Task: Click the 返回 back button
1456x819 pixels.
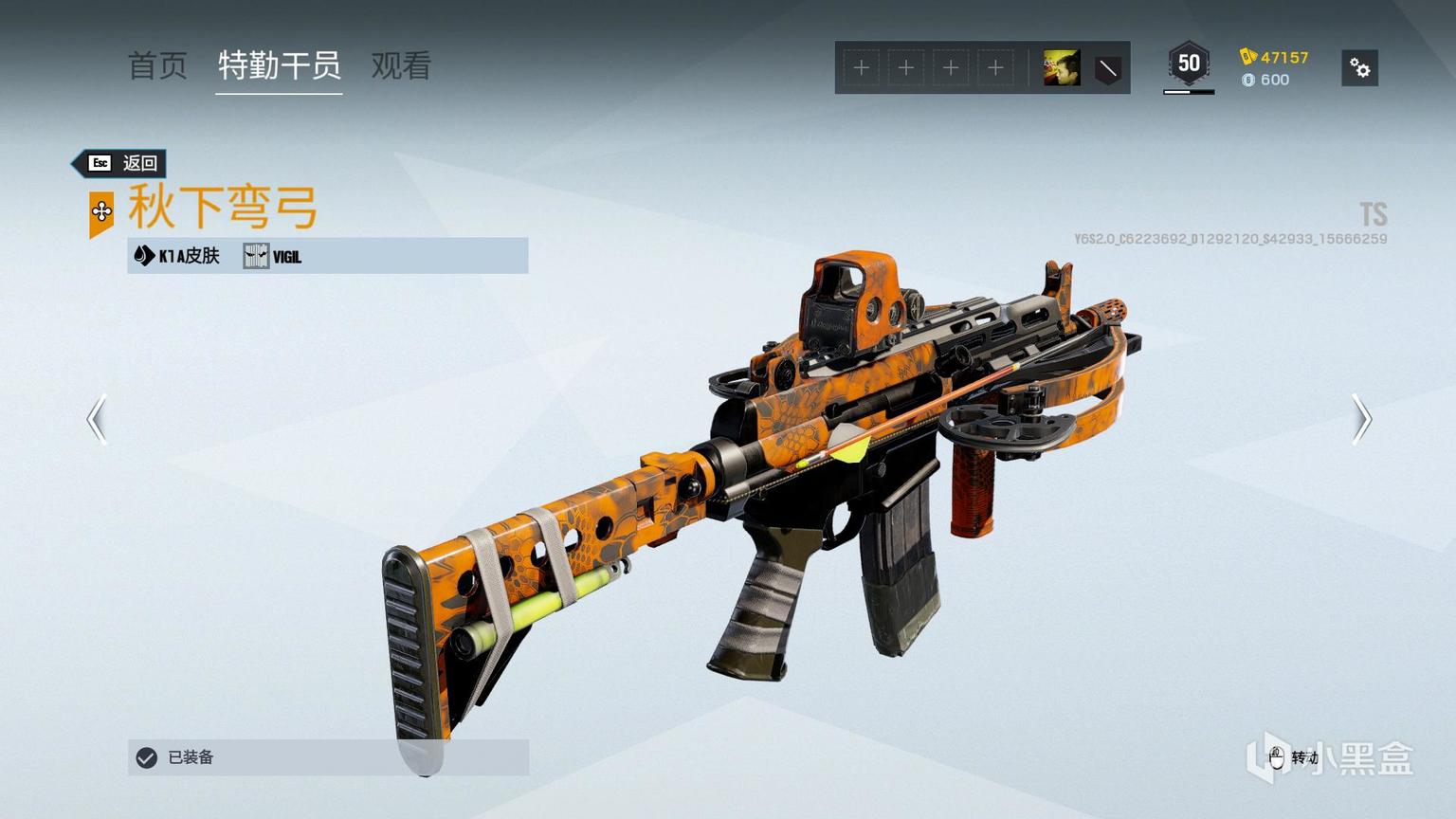Action: pyautogui.click(x=121, y=163)
